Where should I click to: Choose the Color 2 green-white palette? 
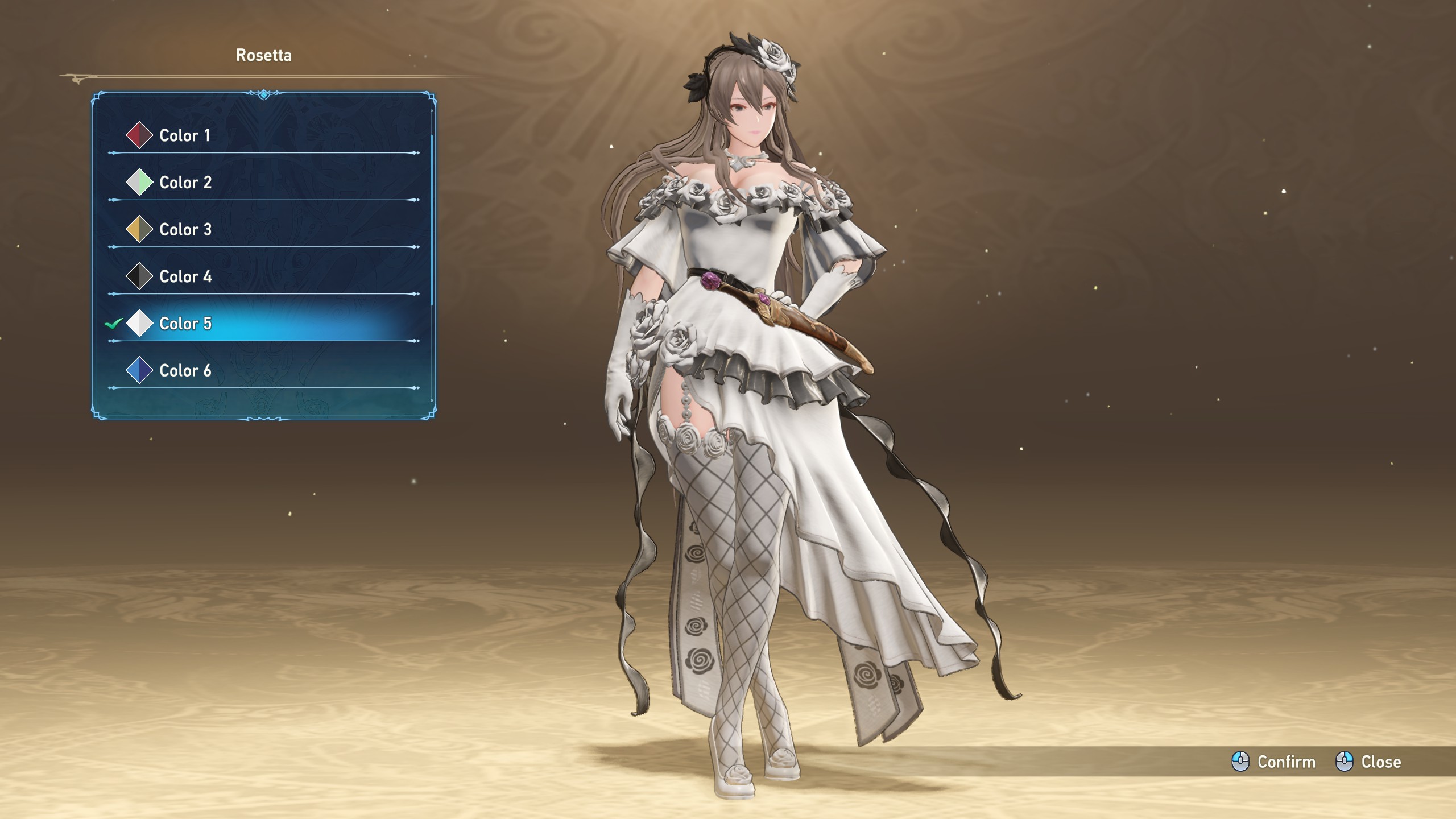185,183
